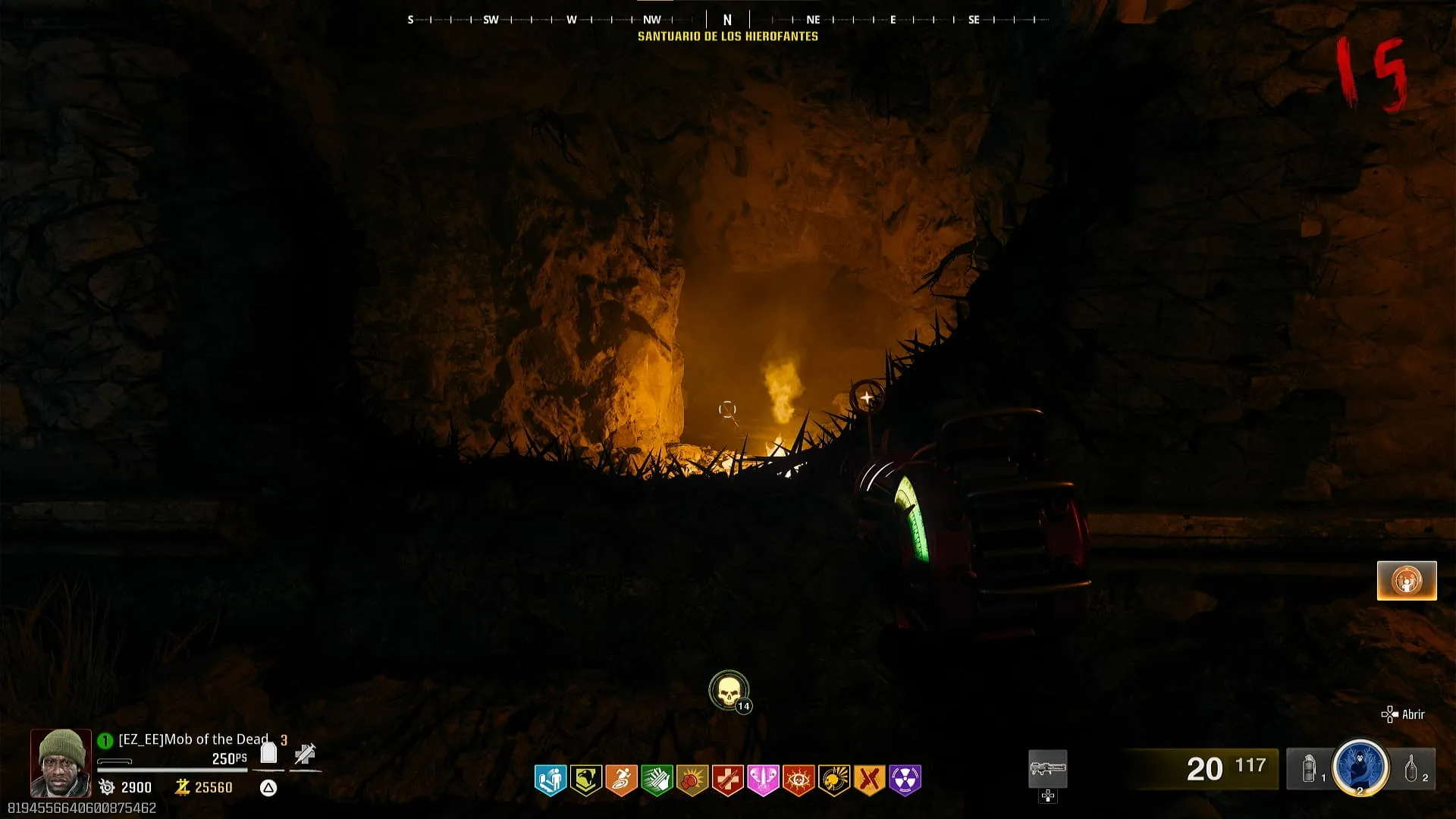The height and width of the screenshot is (819, 1456).
Task: Click the black eagle perk badge
Action: click(x=585, y=780)
